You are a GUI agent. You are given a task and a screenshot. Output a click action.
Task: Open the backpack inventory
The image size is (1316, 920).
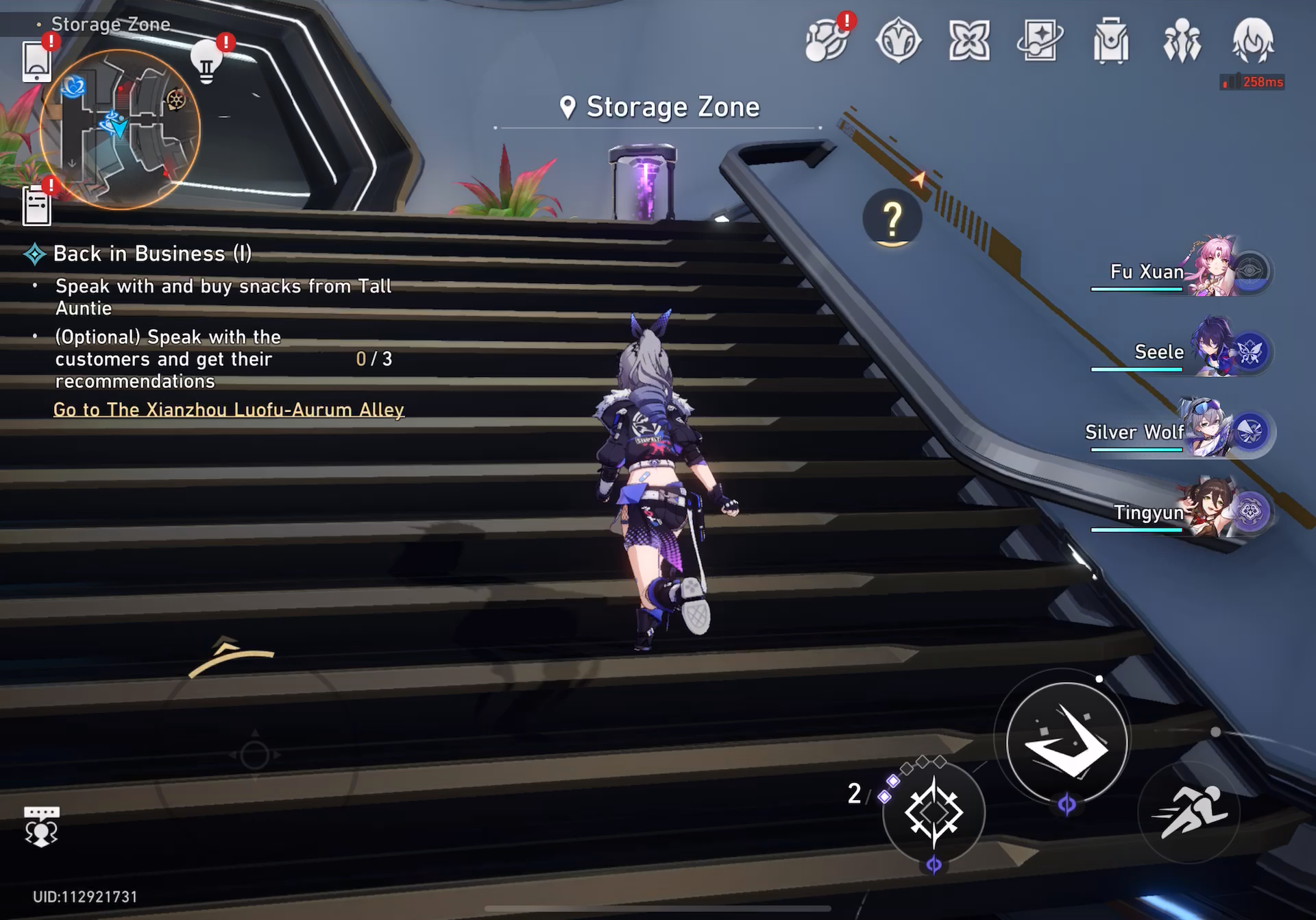tap(1111, 41)
